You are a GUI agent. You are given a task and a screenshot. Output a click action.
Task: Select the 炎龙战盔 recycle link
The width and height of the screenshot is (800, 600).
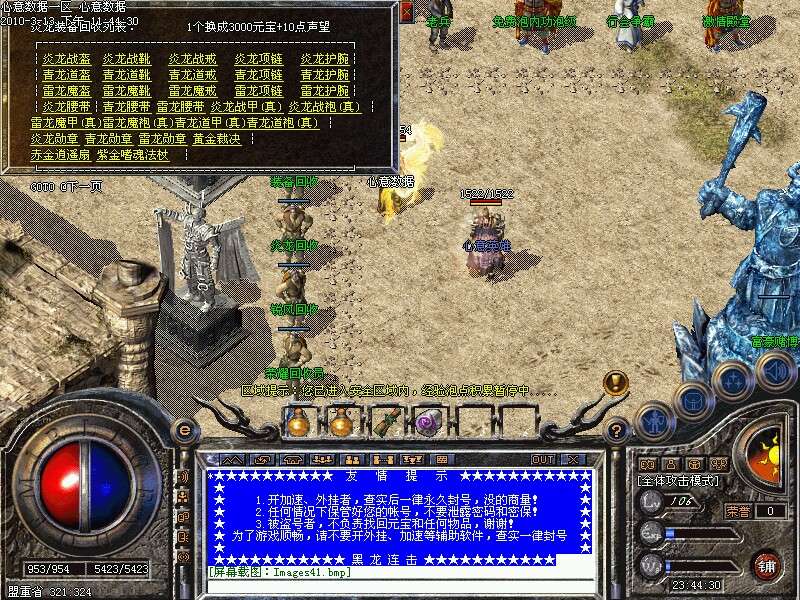point(65,59)
